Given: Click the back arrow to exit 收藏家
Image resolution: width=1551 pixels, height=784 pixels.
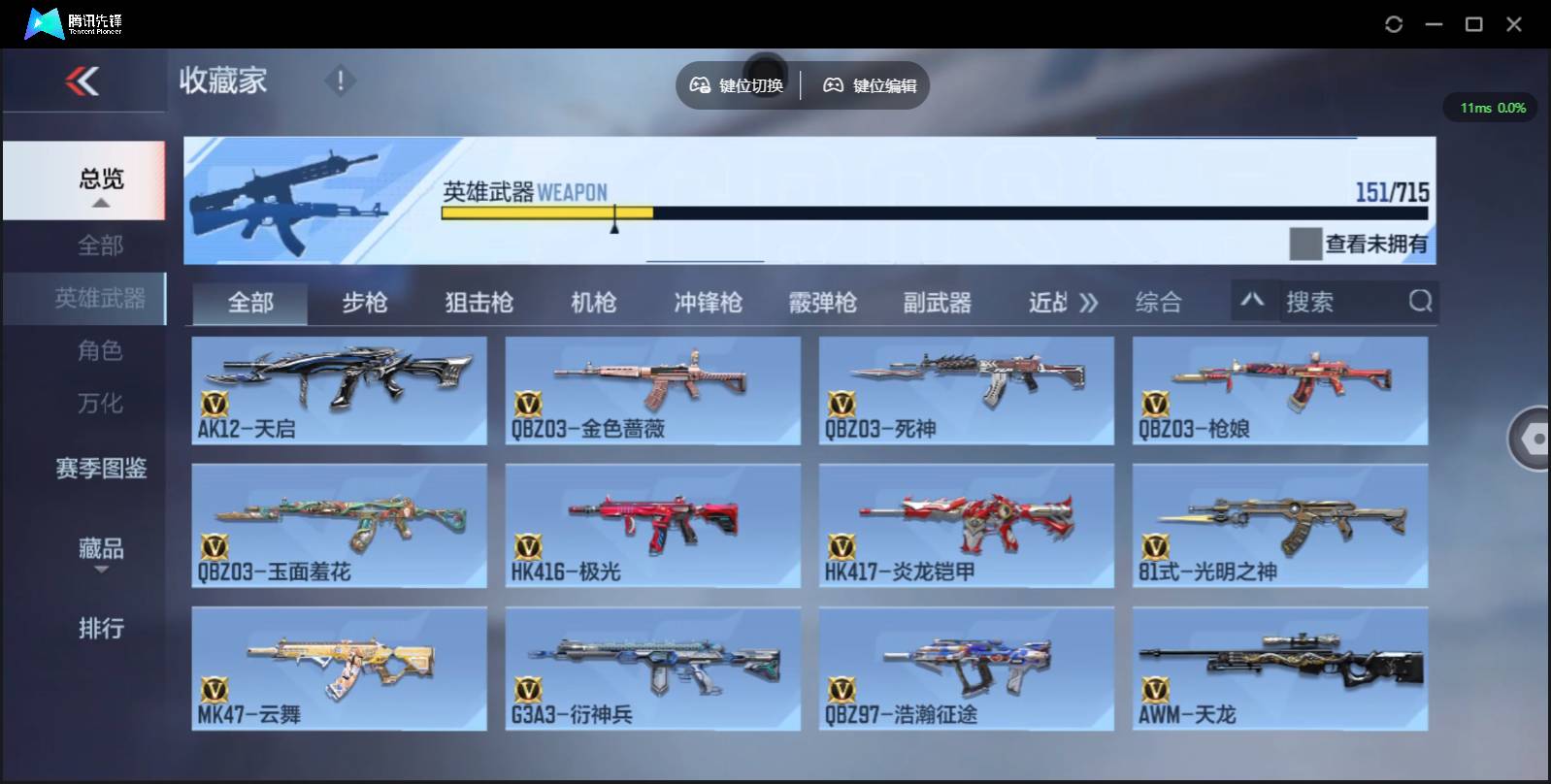Looking at the screenshot, I should [83, 82].
